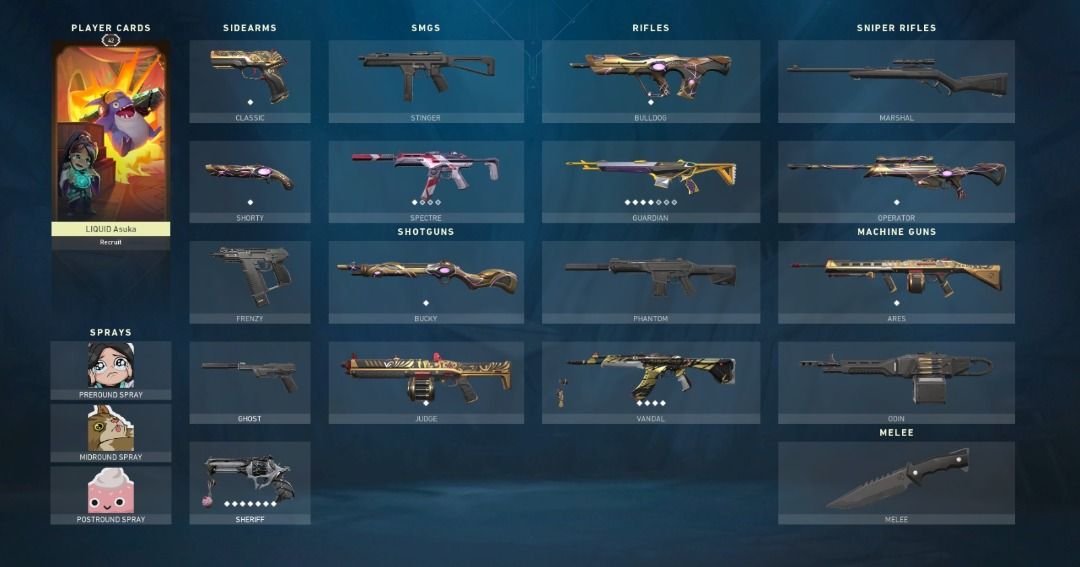The height and width of the screenshot is (567, 1080).
Task: Open the Preround Spray slot
Action: [x=111, y=369]
